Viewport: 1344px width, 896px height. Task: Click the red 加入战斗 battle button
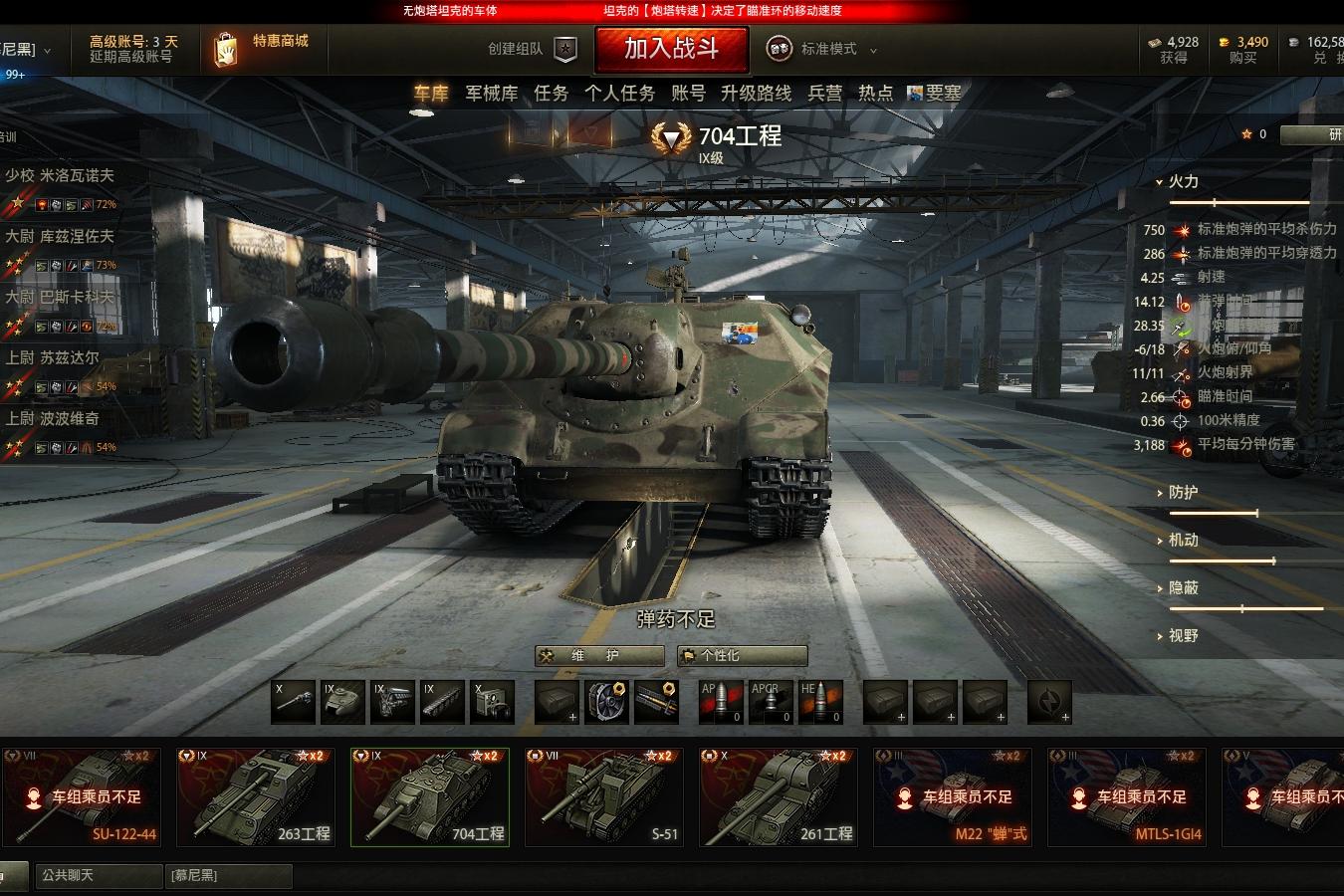tap(672, 49)
